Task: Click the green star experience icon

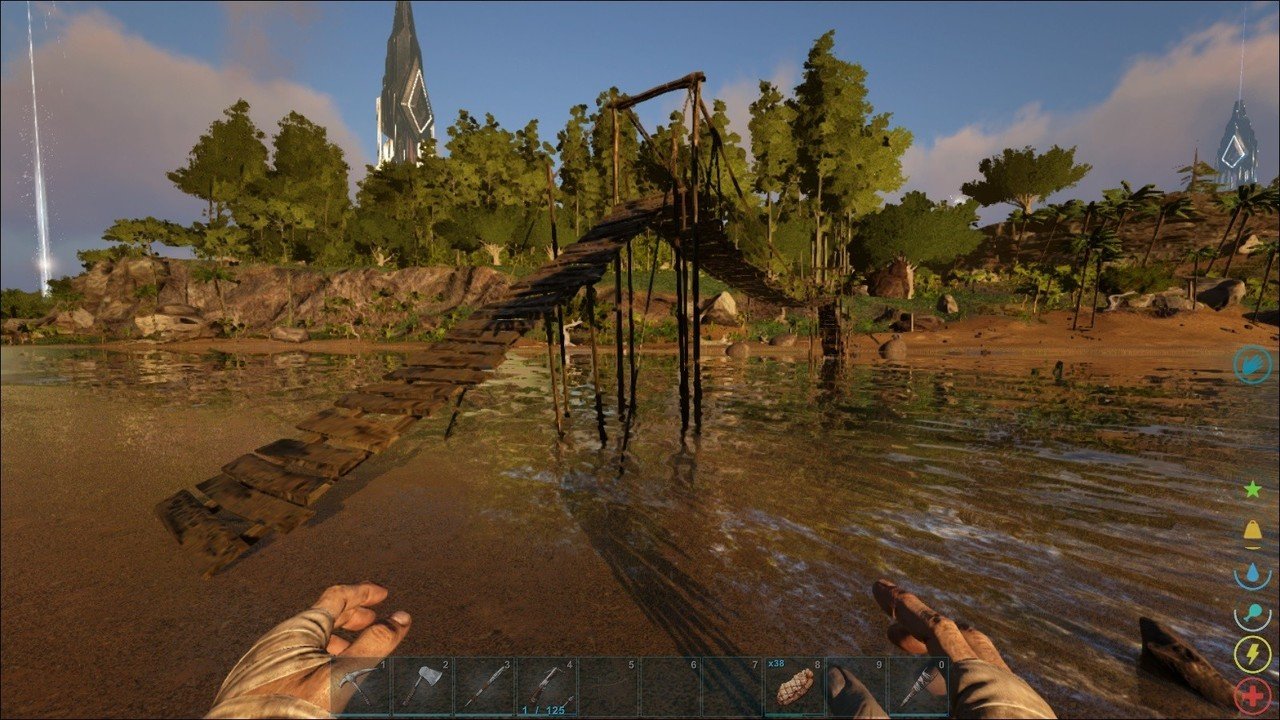Action: coord(1252,489)
